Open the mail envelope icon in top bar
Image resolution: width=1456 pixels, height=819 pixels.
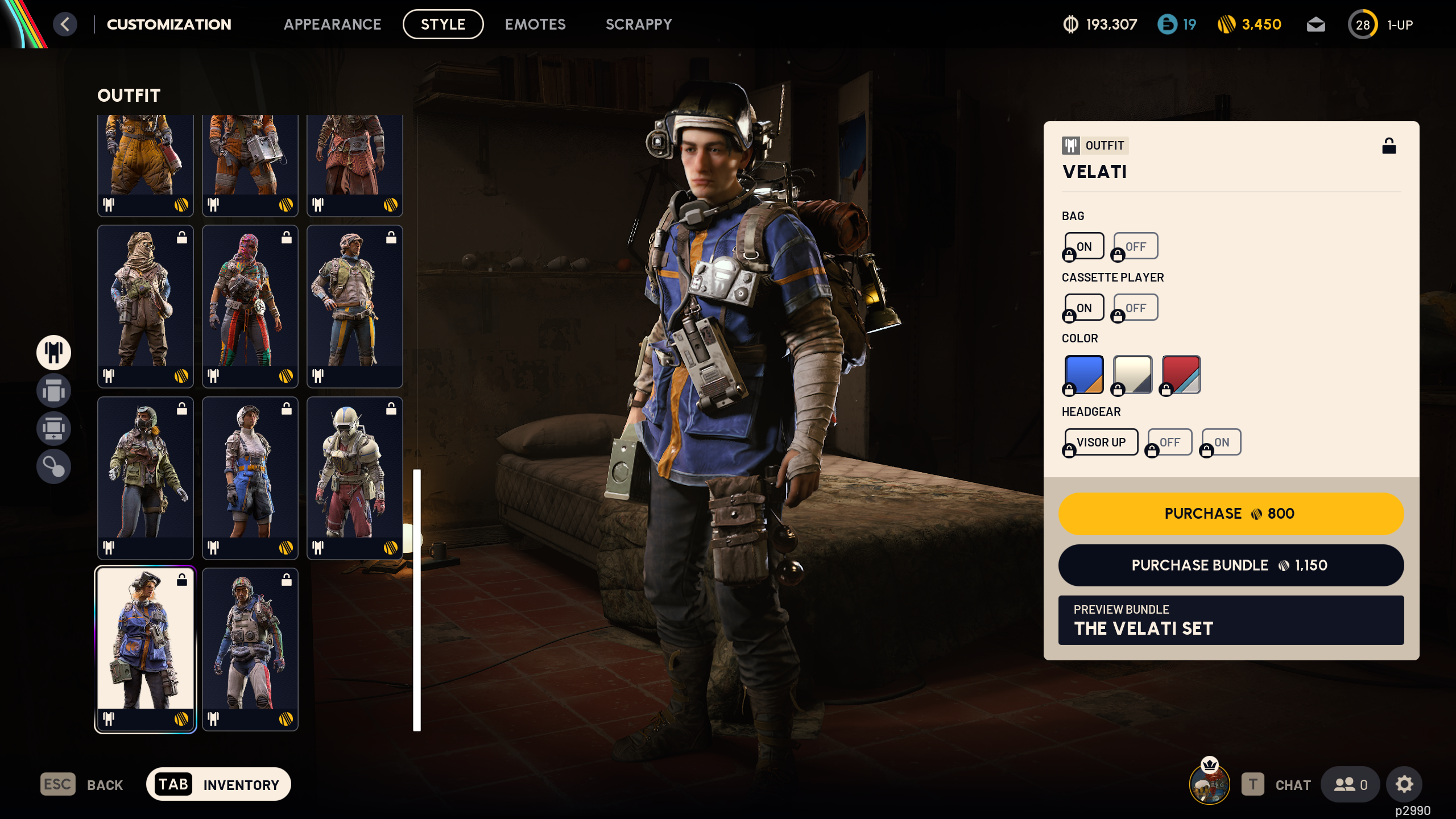(1316, 24)
